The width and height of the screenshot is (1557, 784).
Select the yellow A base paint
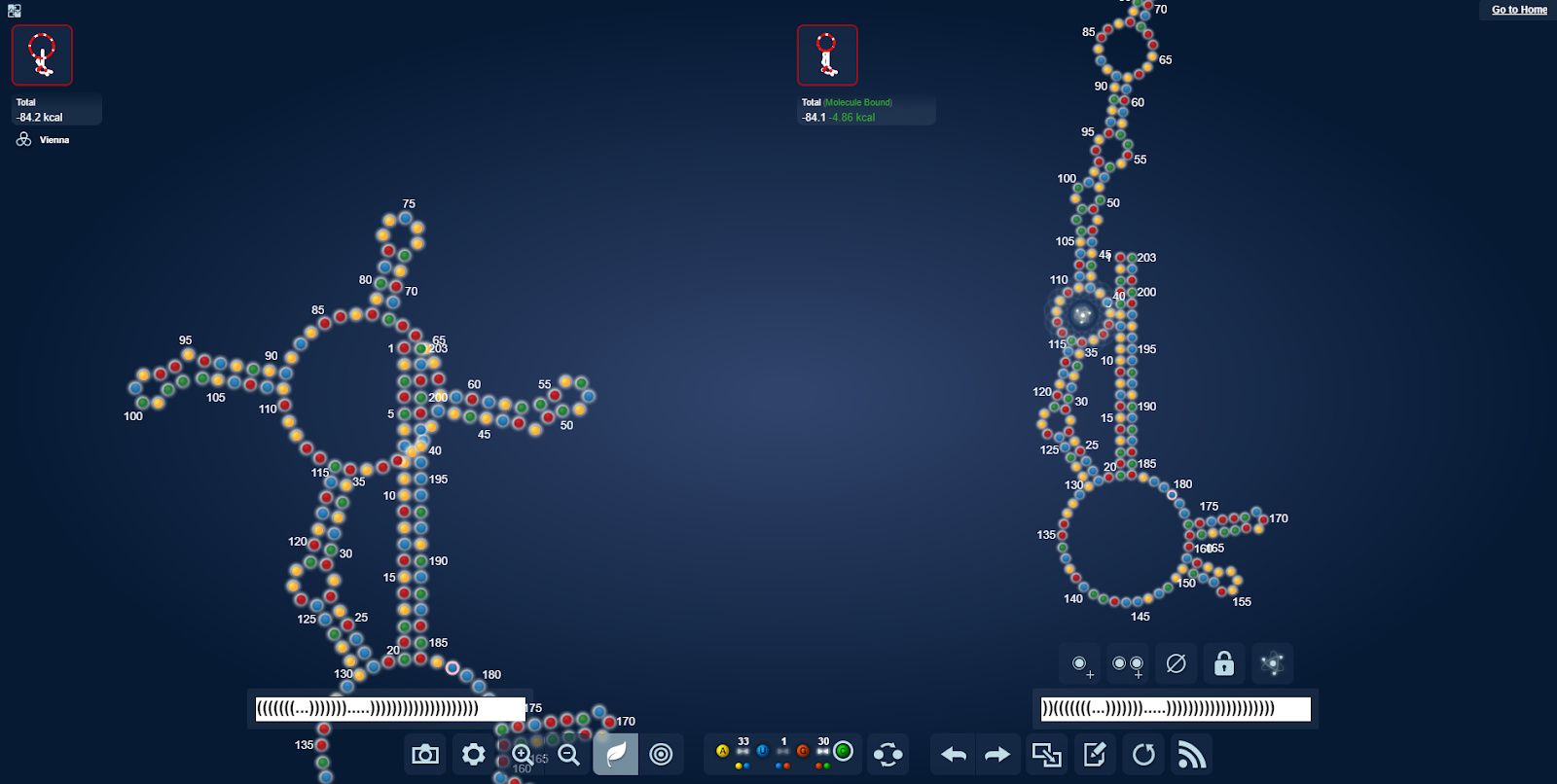(722, 751)
